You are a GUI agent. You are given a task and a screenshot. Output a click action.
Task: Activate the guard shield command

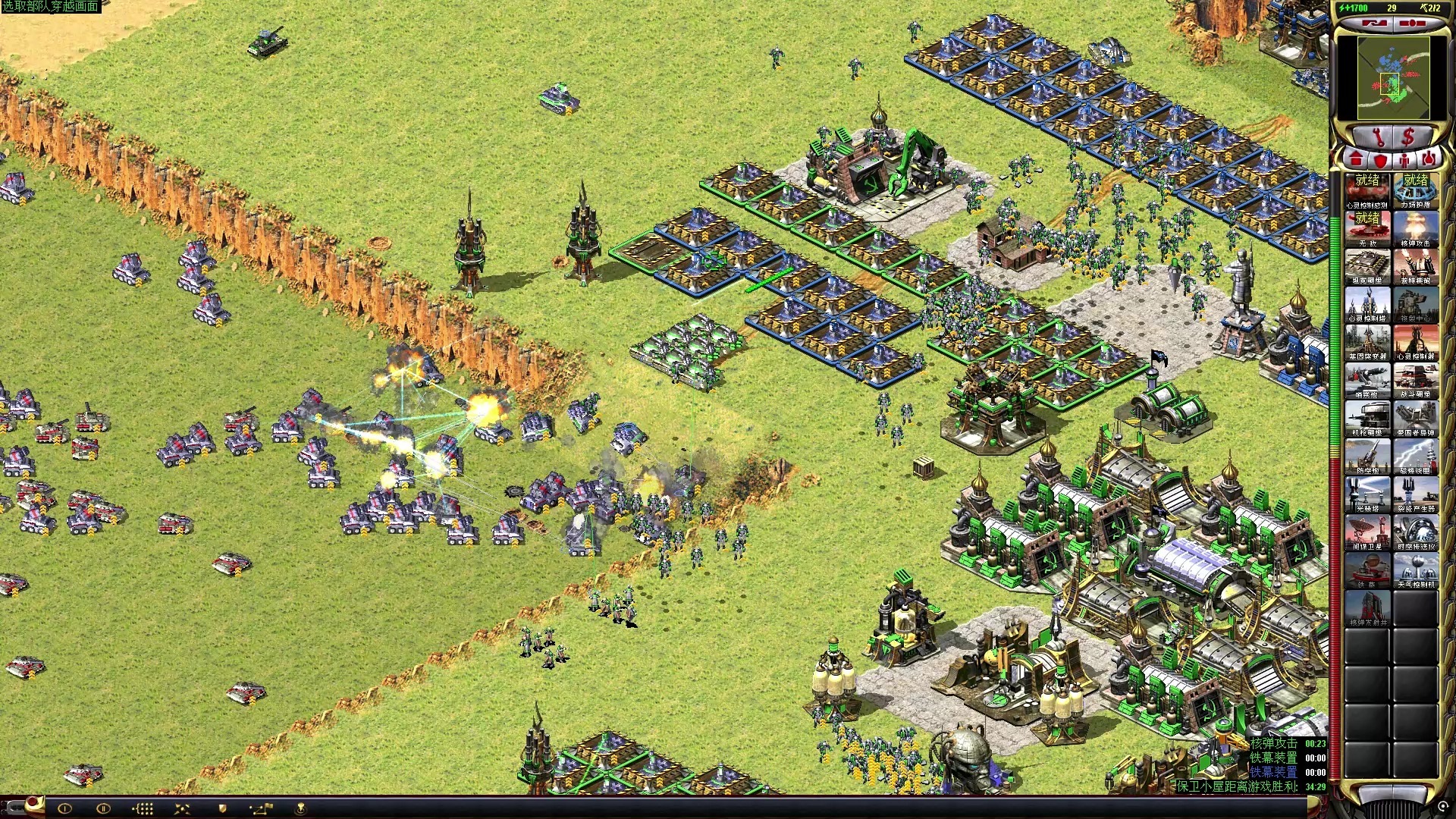click(x=222, y=808)
